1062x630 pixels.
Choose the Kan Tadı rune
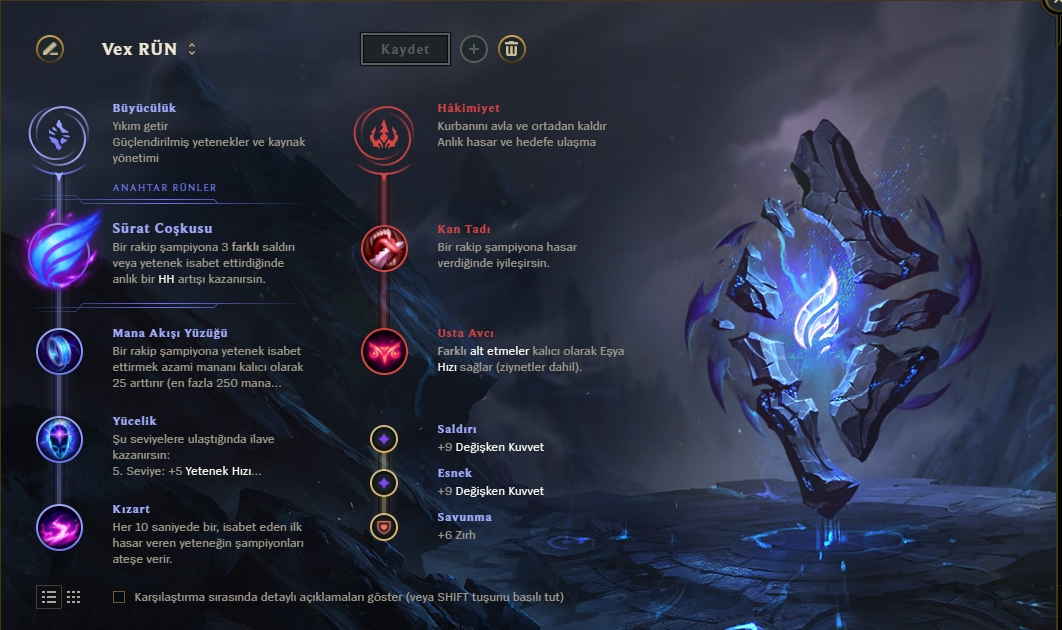[x=384, y=248]
